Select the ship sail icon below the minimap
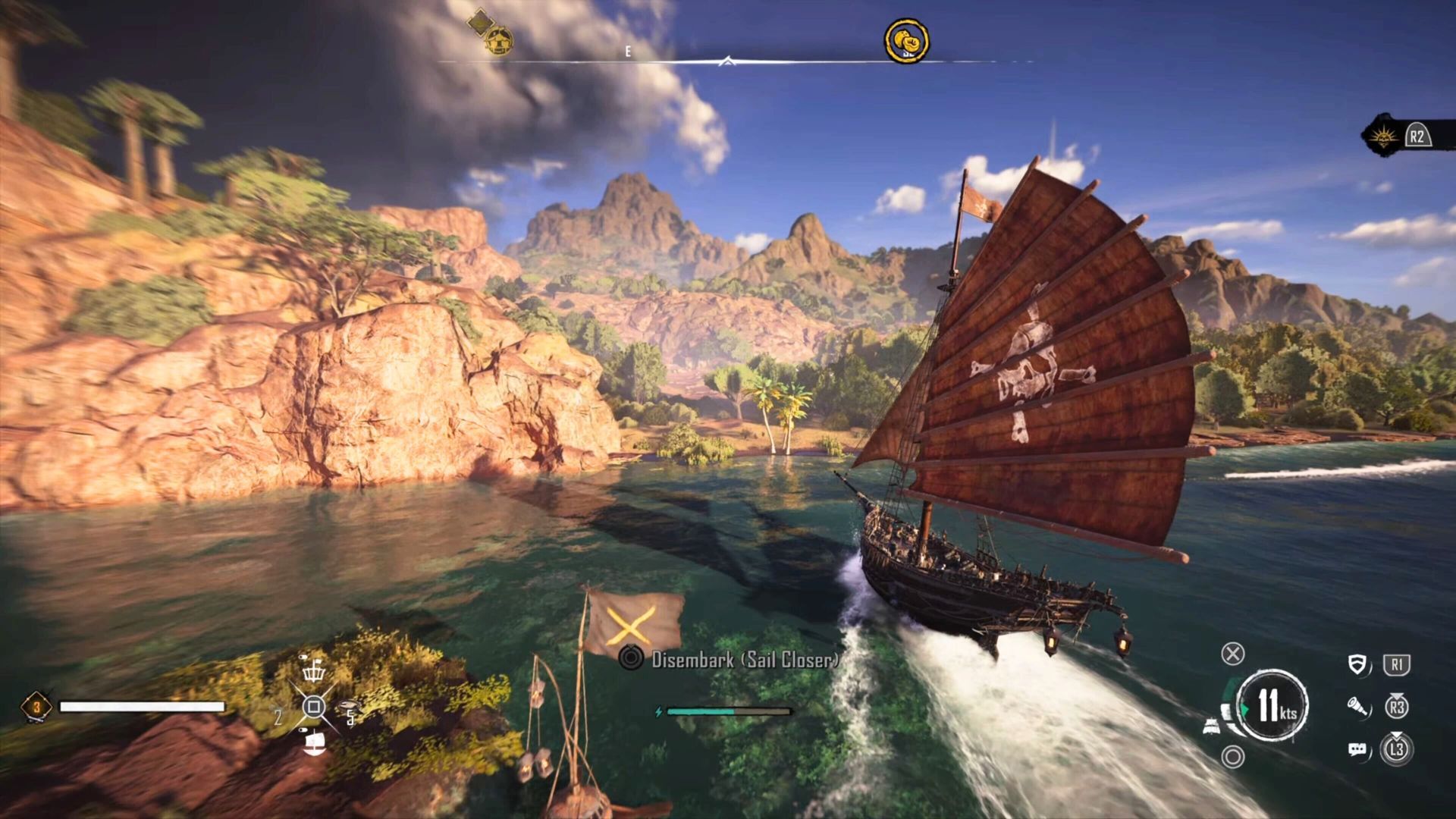1456x819 pixels. (x=315, y=743)
